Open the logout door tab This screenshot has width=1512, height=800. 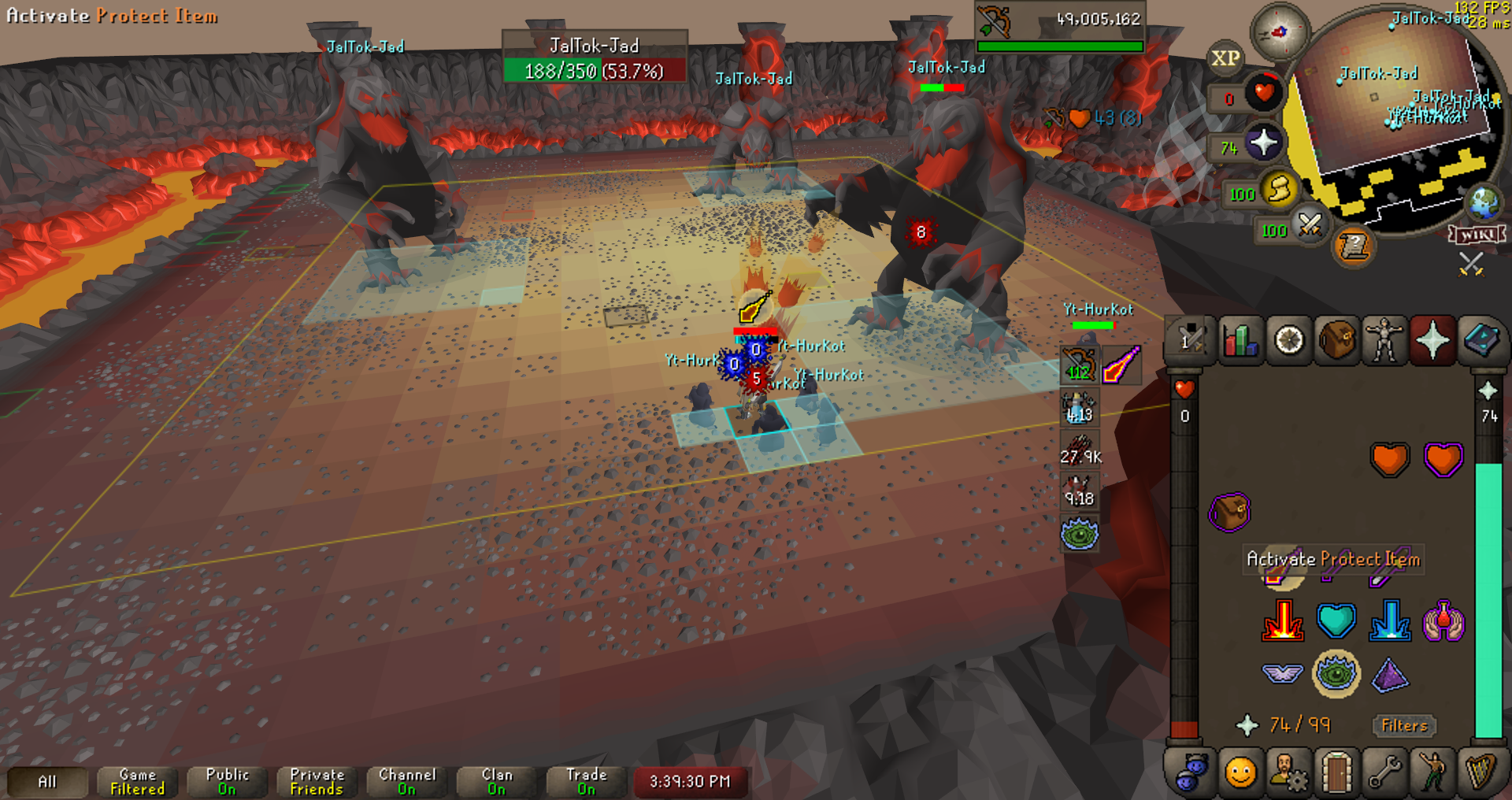(x=1337, y=772)
